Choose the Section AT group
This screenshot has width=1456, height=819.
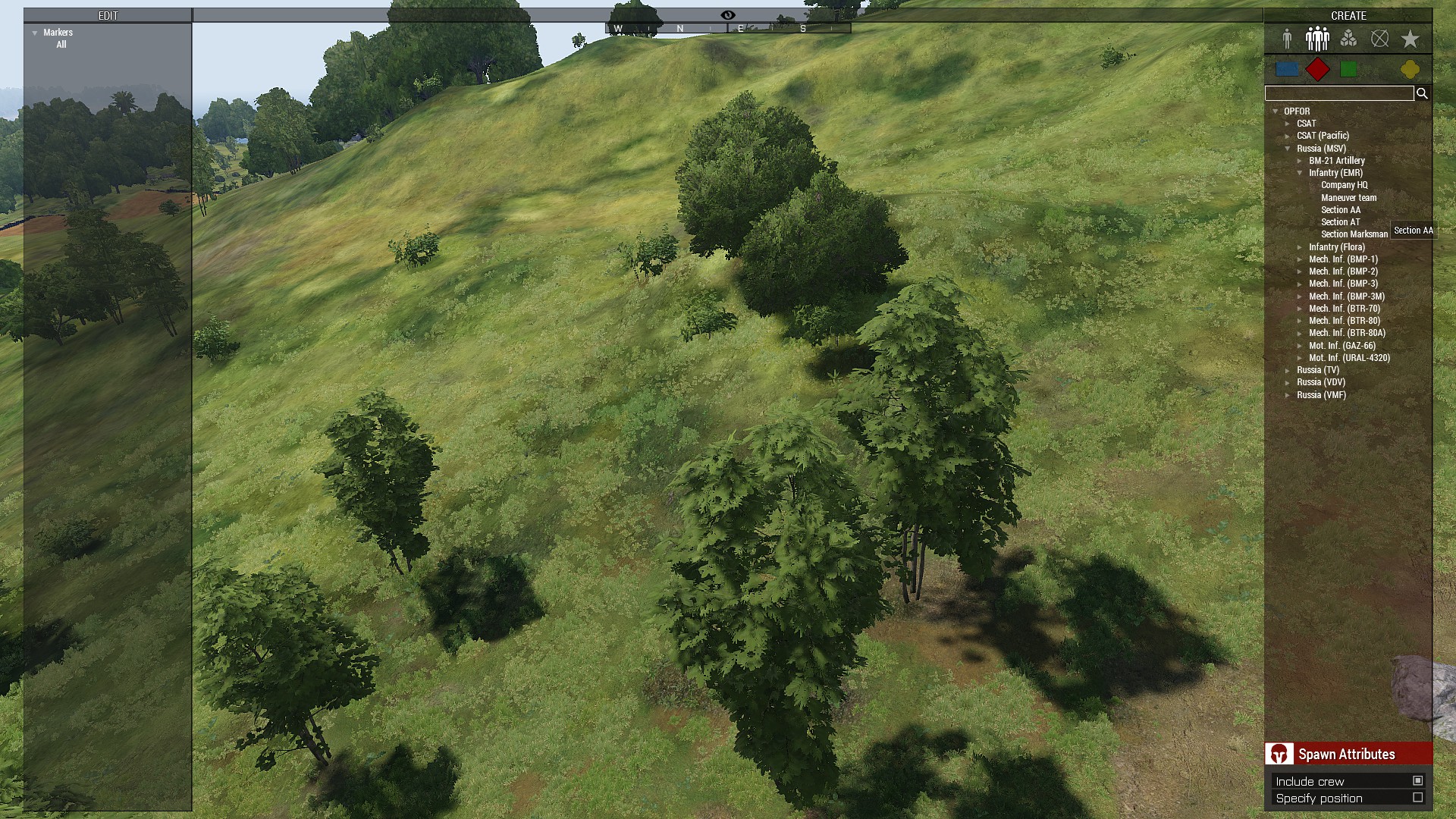pos(1340,222)
